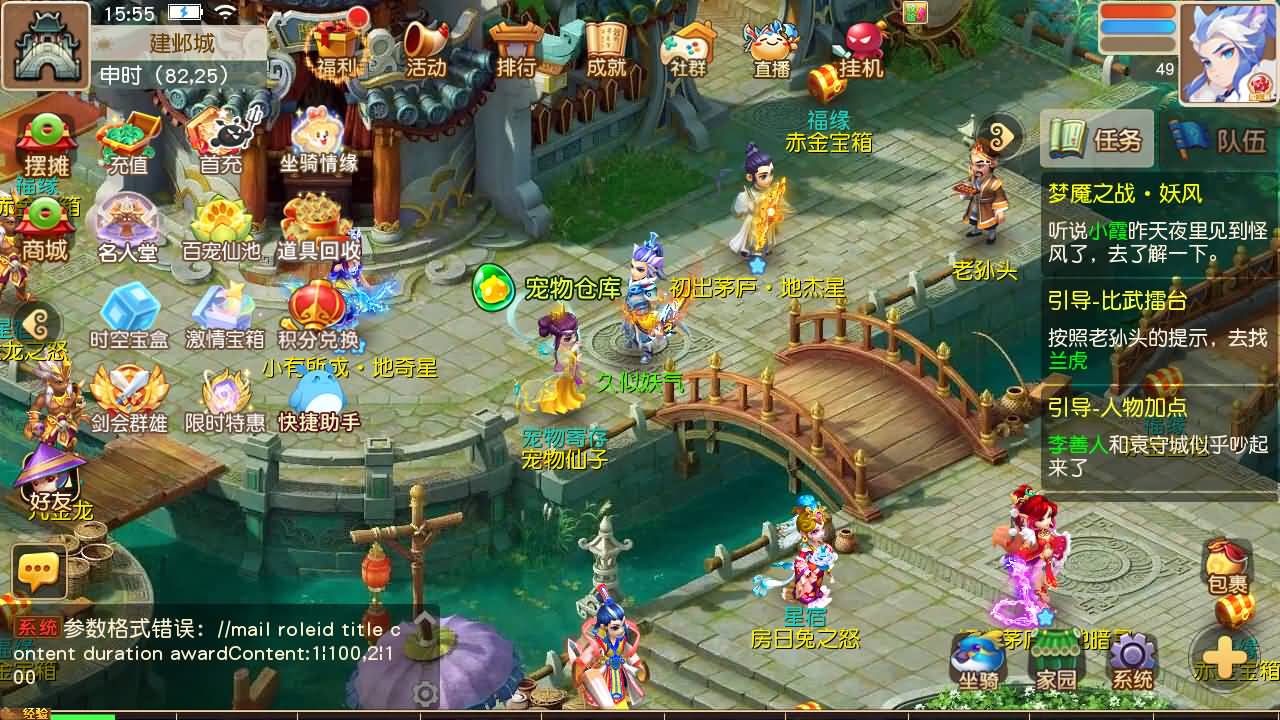Open 坐骑情缘 mount affinity panel
1280x720 pixels.
(x=320, y=140)
